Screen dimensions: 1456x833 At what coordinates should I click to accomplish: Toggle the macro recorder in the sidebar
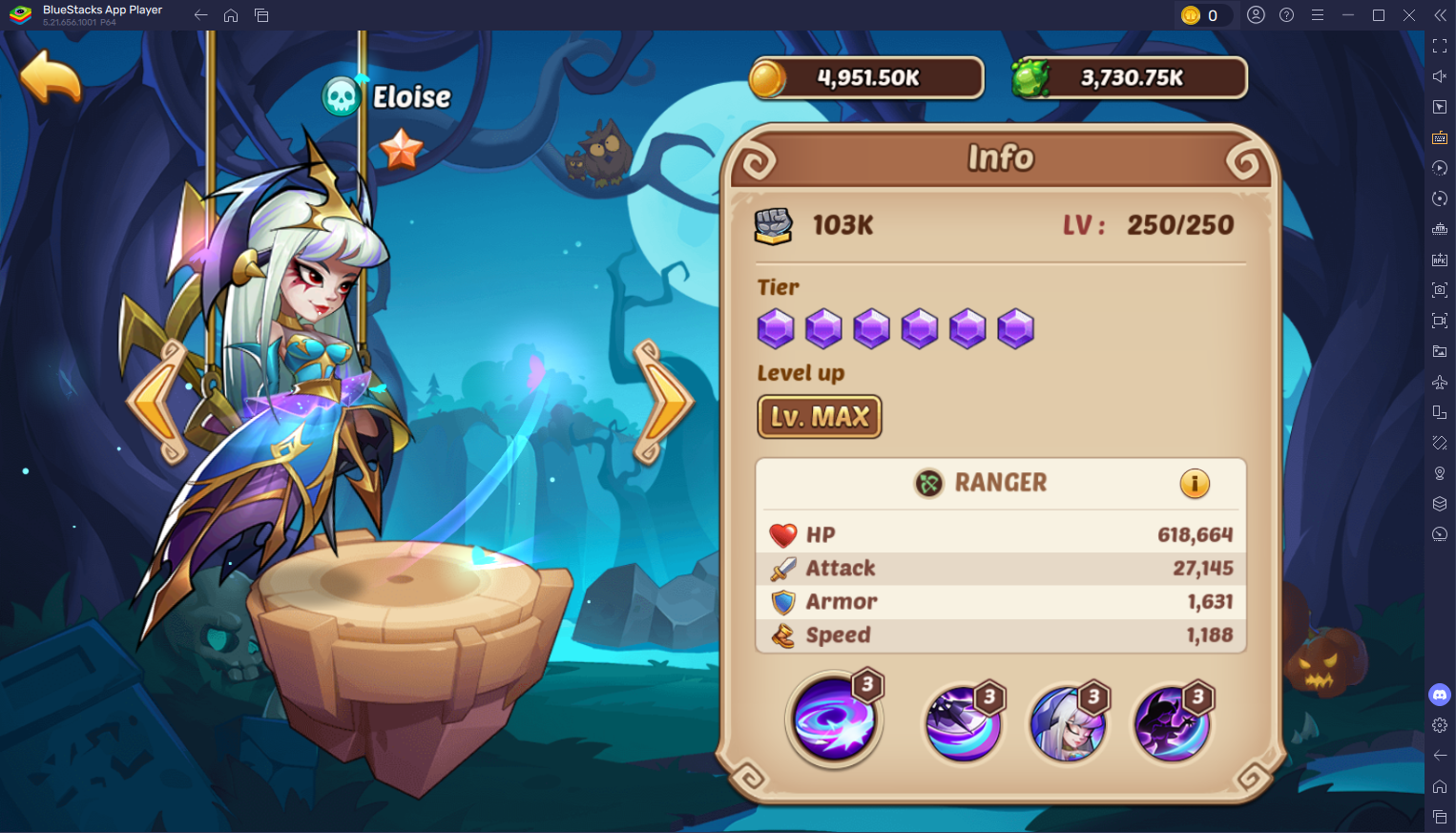pyautogui.click(x=1441, y=168)
